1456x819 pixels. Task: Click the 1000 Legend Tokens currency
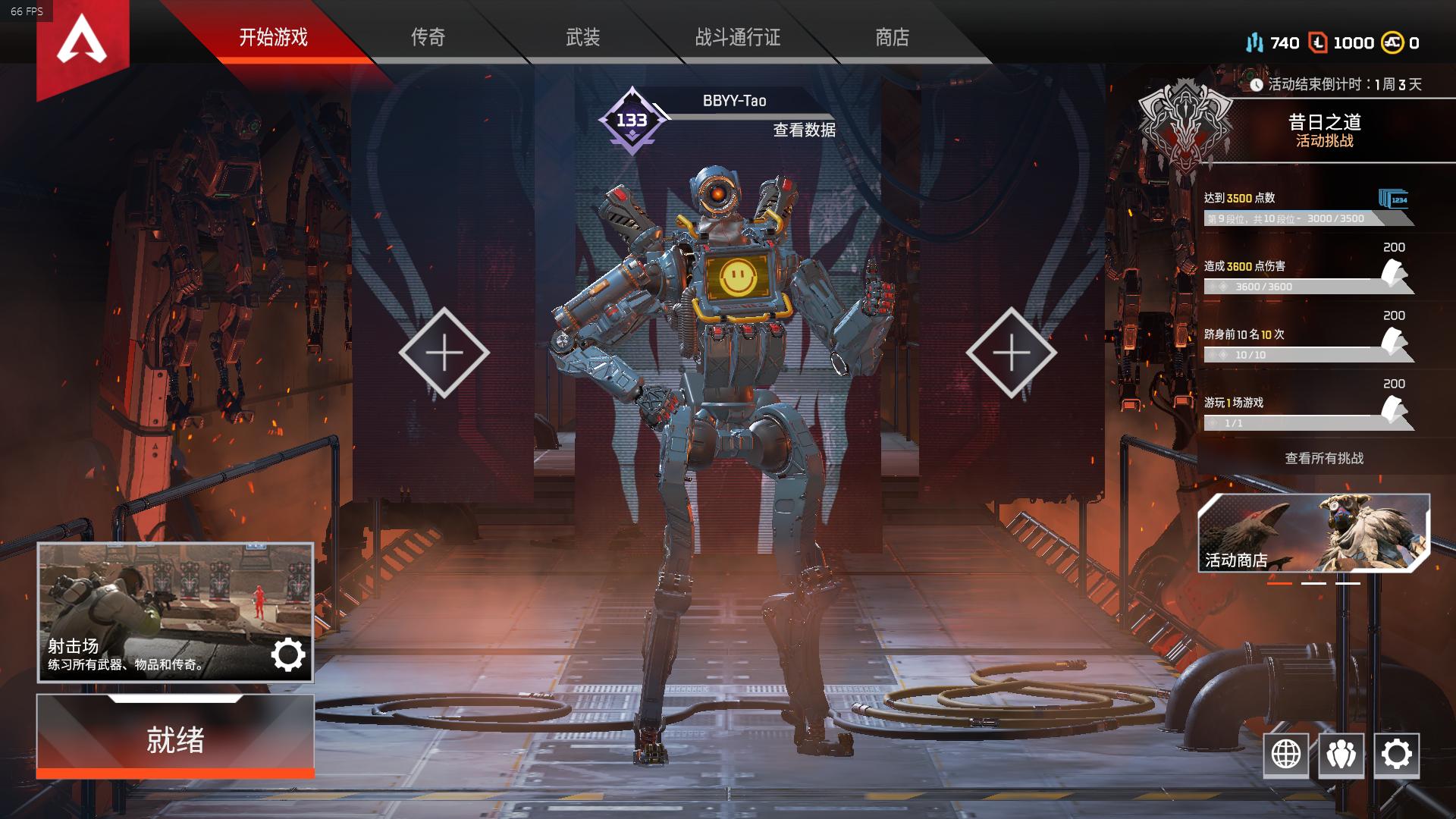(x=1343, y=42)
